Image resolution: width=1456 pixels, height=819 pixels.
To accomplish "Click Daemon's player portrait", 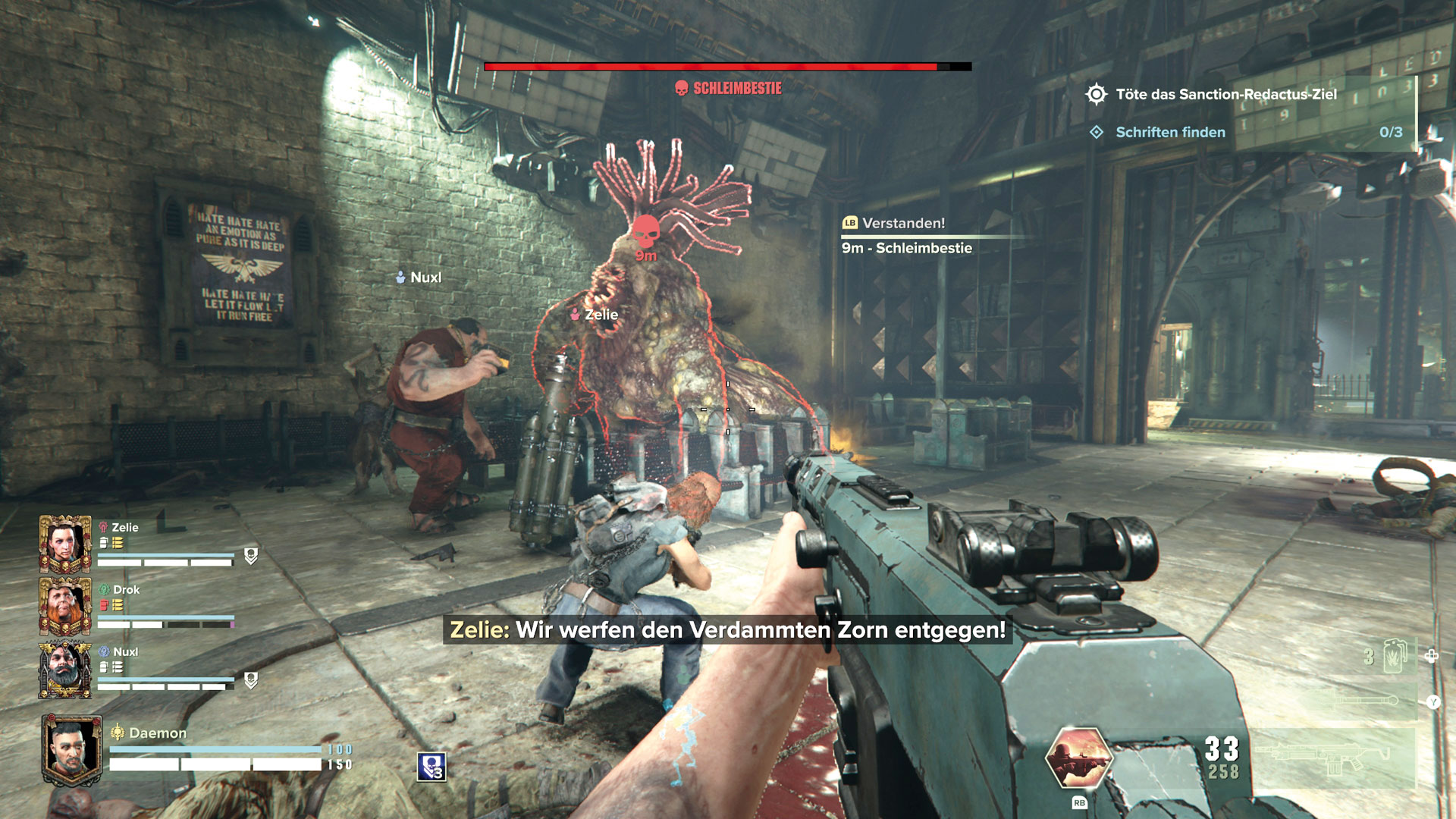I will [x=71, y=749].
